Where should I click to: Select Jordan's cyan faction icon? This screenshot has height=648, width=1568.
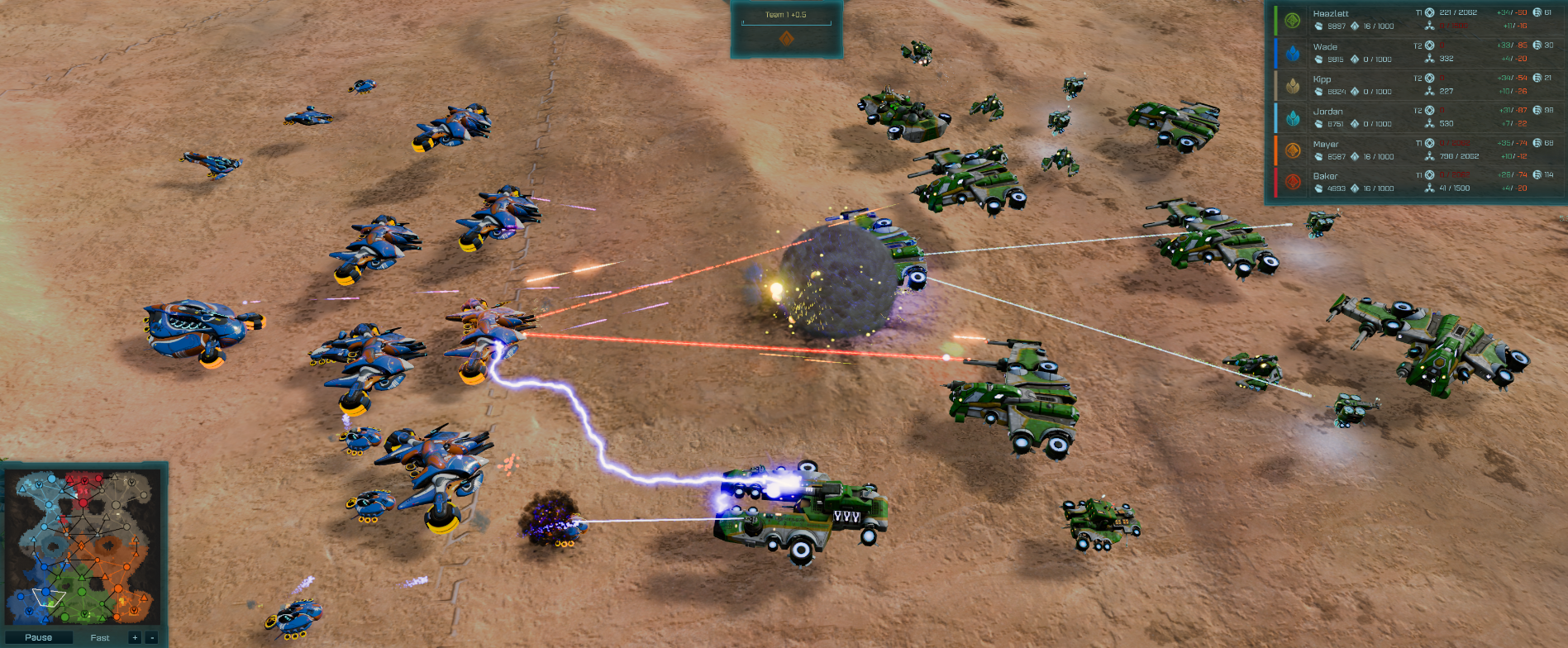coord(1291,116)
